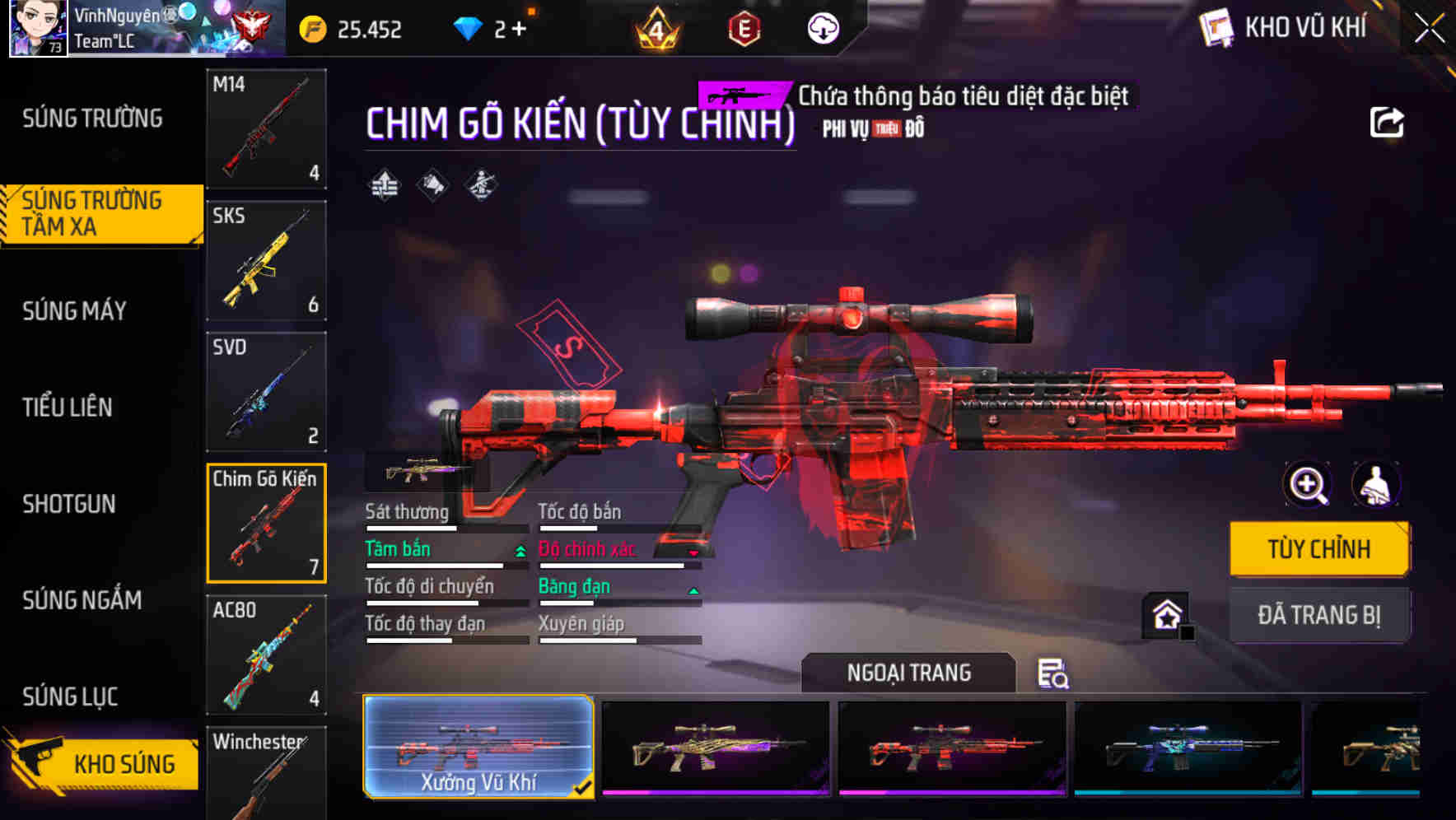
Task: Open the cloud download icon
Action: coord(821,29)
